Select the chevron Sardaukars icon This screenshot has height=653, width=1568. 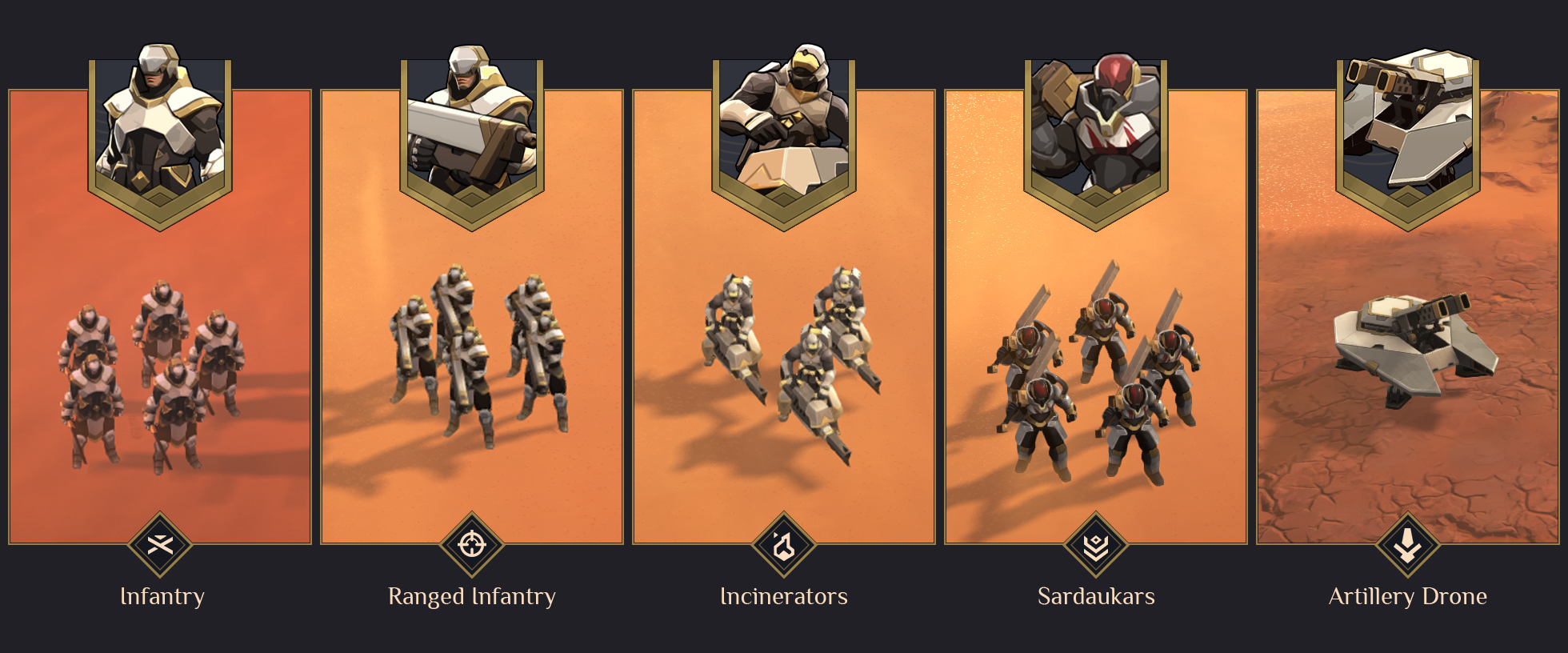point(1094,547)
